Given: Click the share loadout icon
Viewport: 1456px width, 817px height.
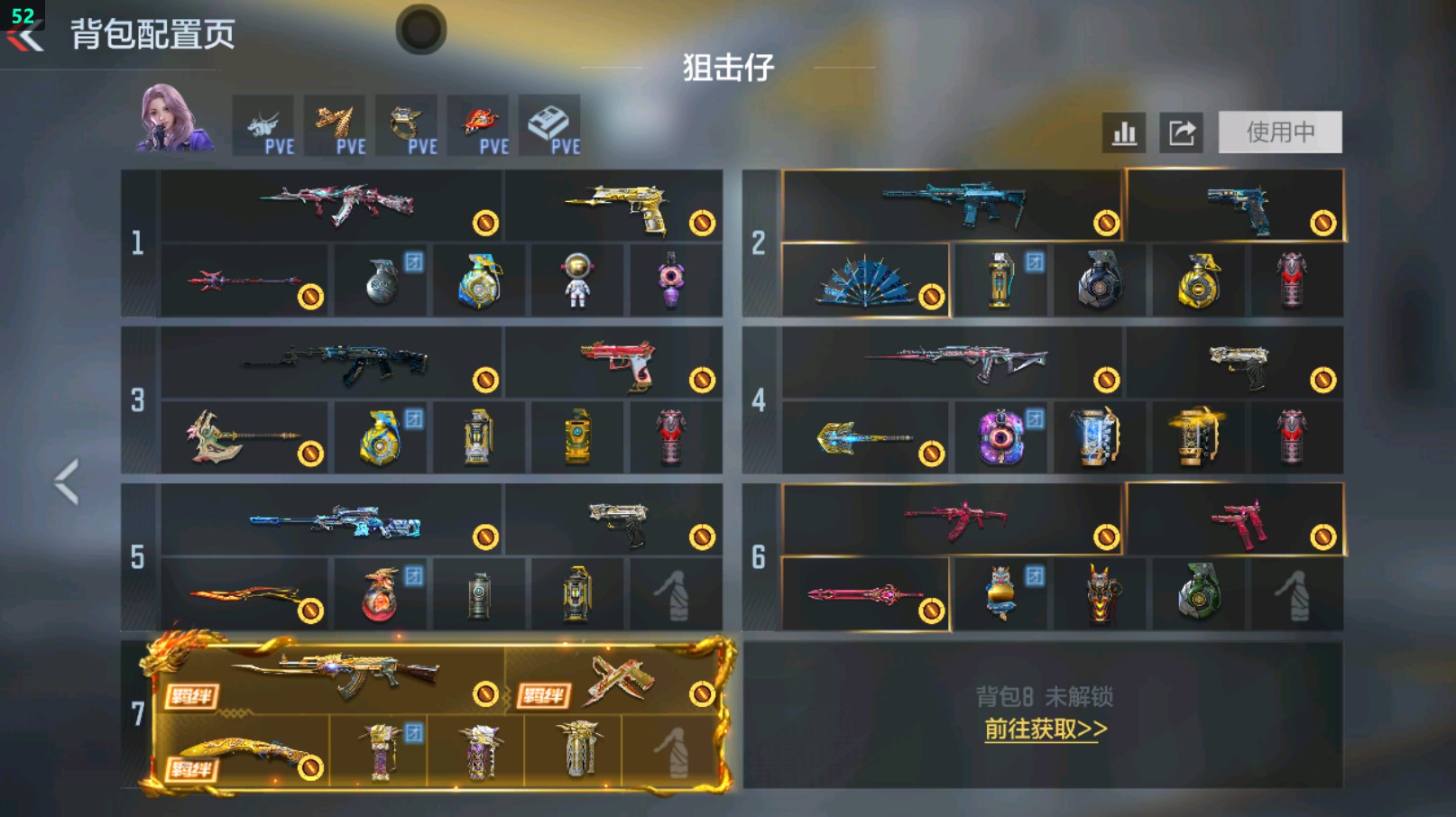Looking at the screenshot, I should [1184, 132].
